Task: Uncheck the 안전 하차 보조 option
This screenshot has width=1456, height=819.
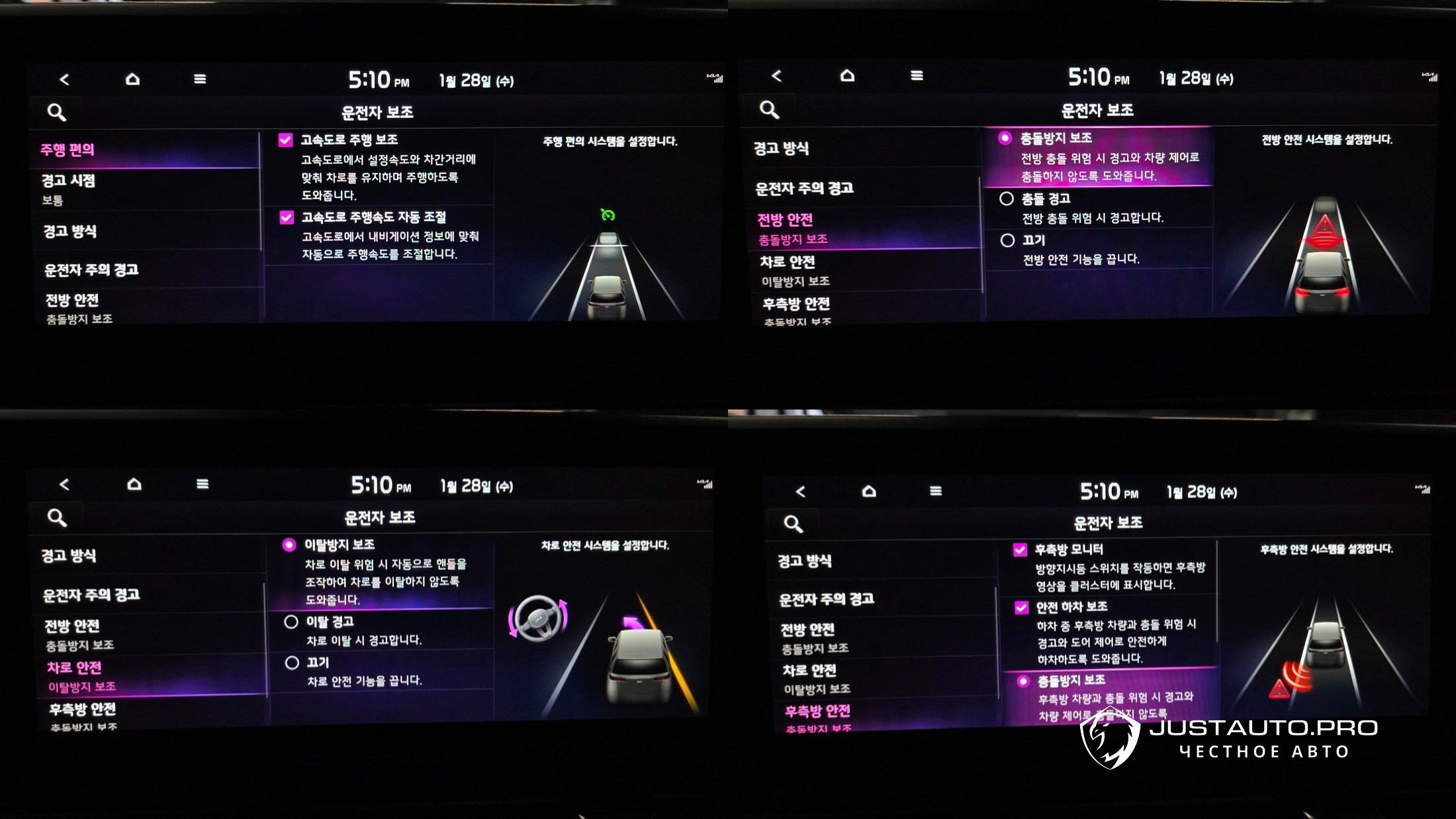Action: 1022,607
